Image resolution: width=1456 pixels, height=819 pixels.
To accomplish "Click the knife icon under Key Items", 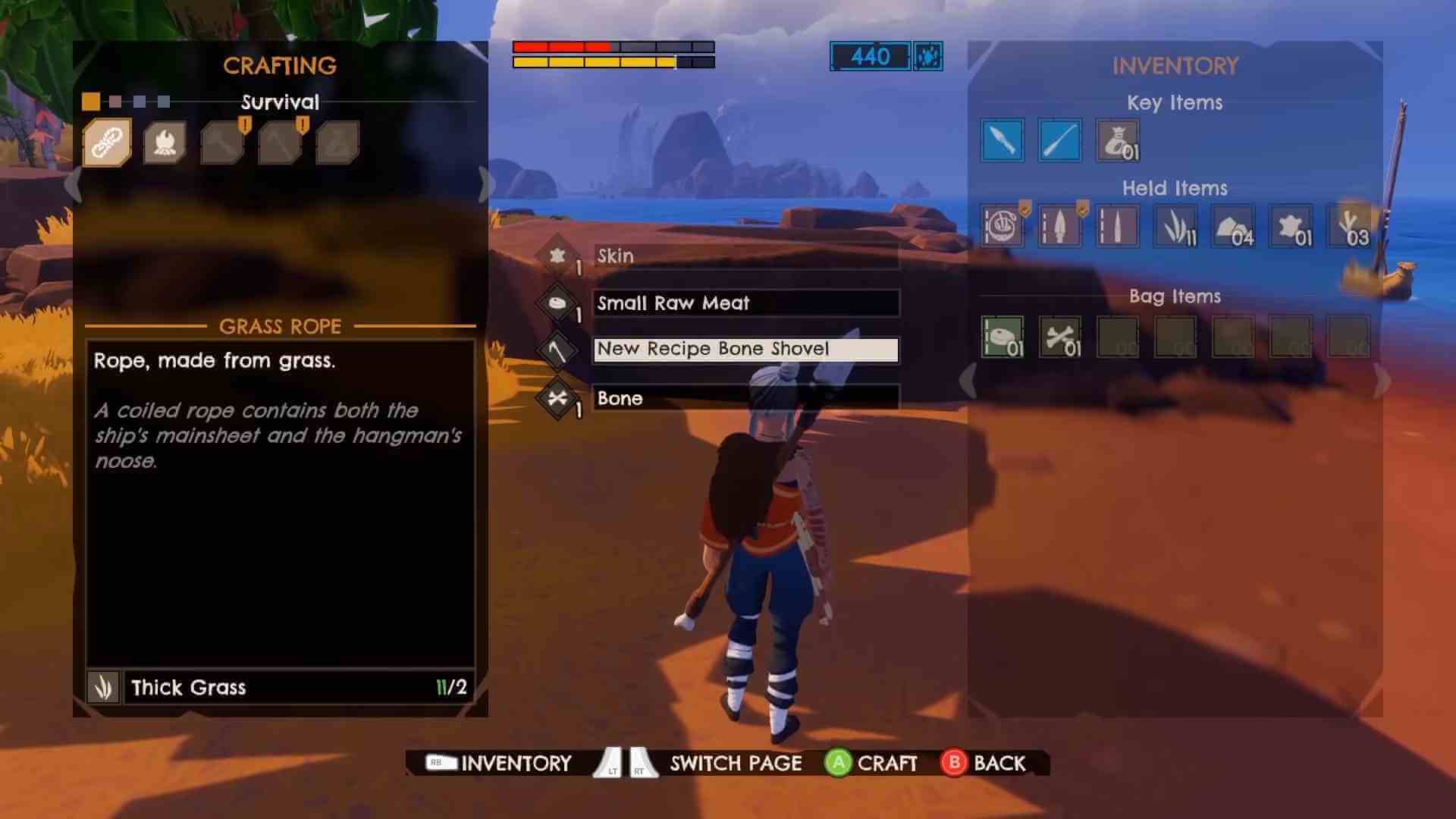I will (x=1003, y=140).
